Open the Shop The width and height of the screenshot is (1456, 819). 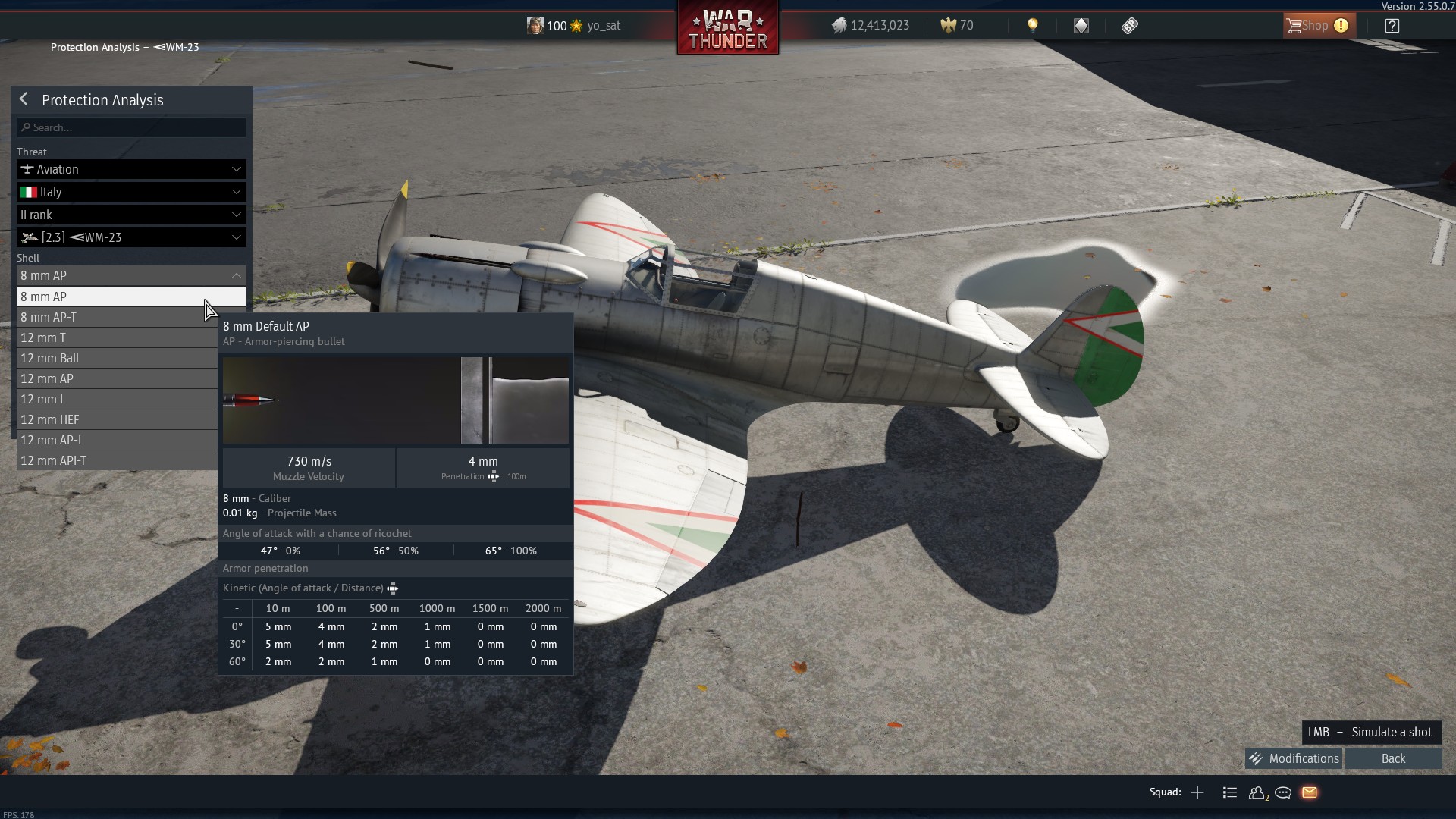click(x=1316, y=26)
